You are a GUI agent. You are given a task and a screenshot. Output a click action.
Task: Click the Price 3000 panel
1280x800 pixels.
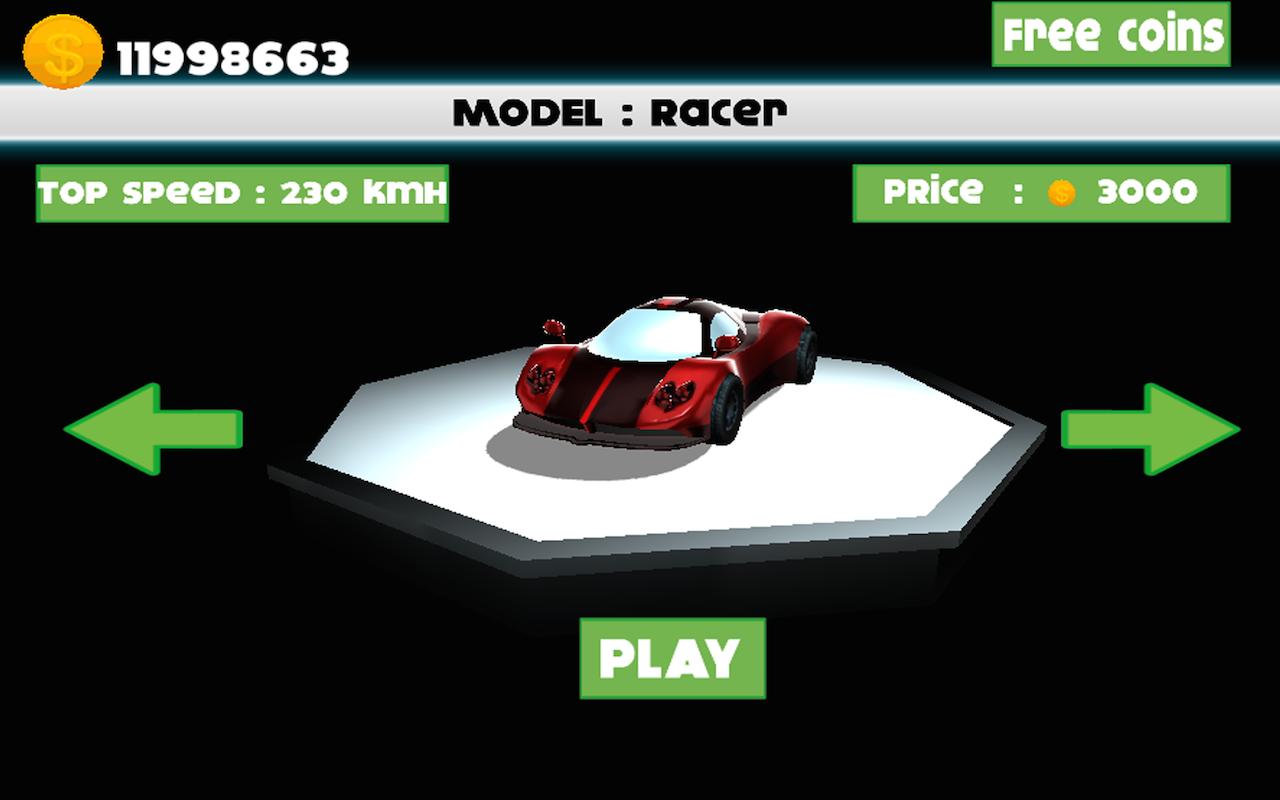coord(1040,192)
